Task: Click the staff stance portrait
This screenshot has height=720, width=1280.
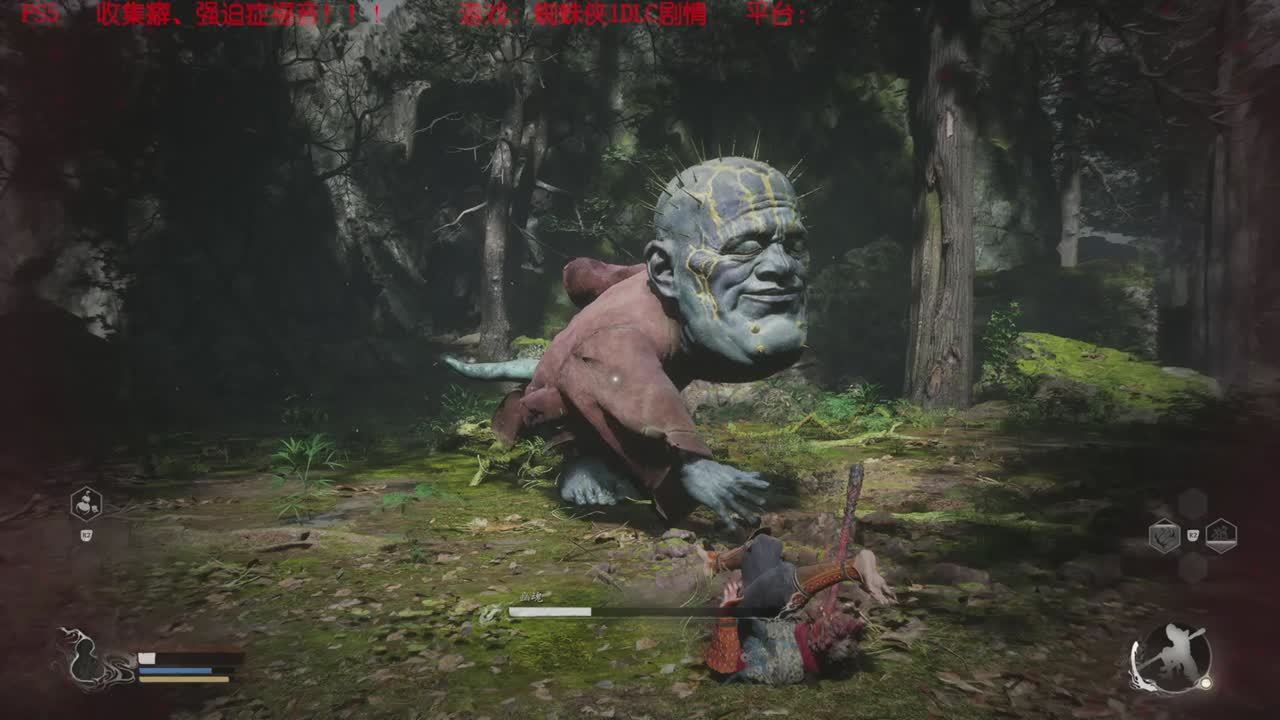Action: [x=1170, y=658]
